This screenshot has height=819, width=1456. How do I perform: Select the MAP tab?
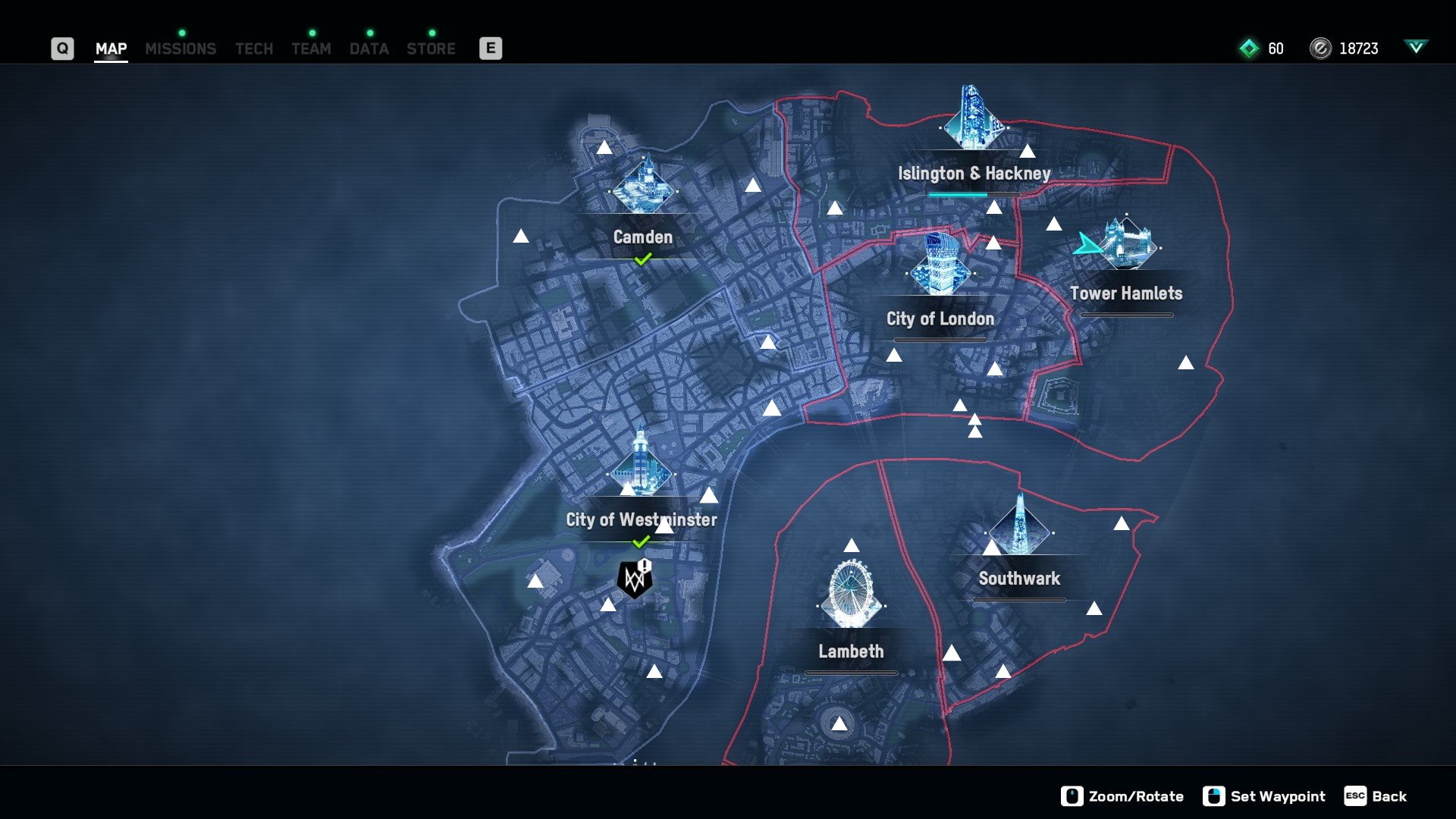tap(111, 49)
